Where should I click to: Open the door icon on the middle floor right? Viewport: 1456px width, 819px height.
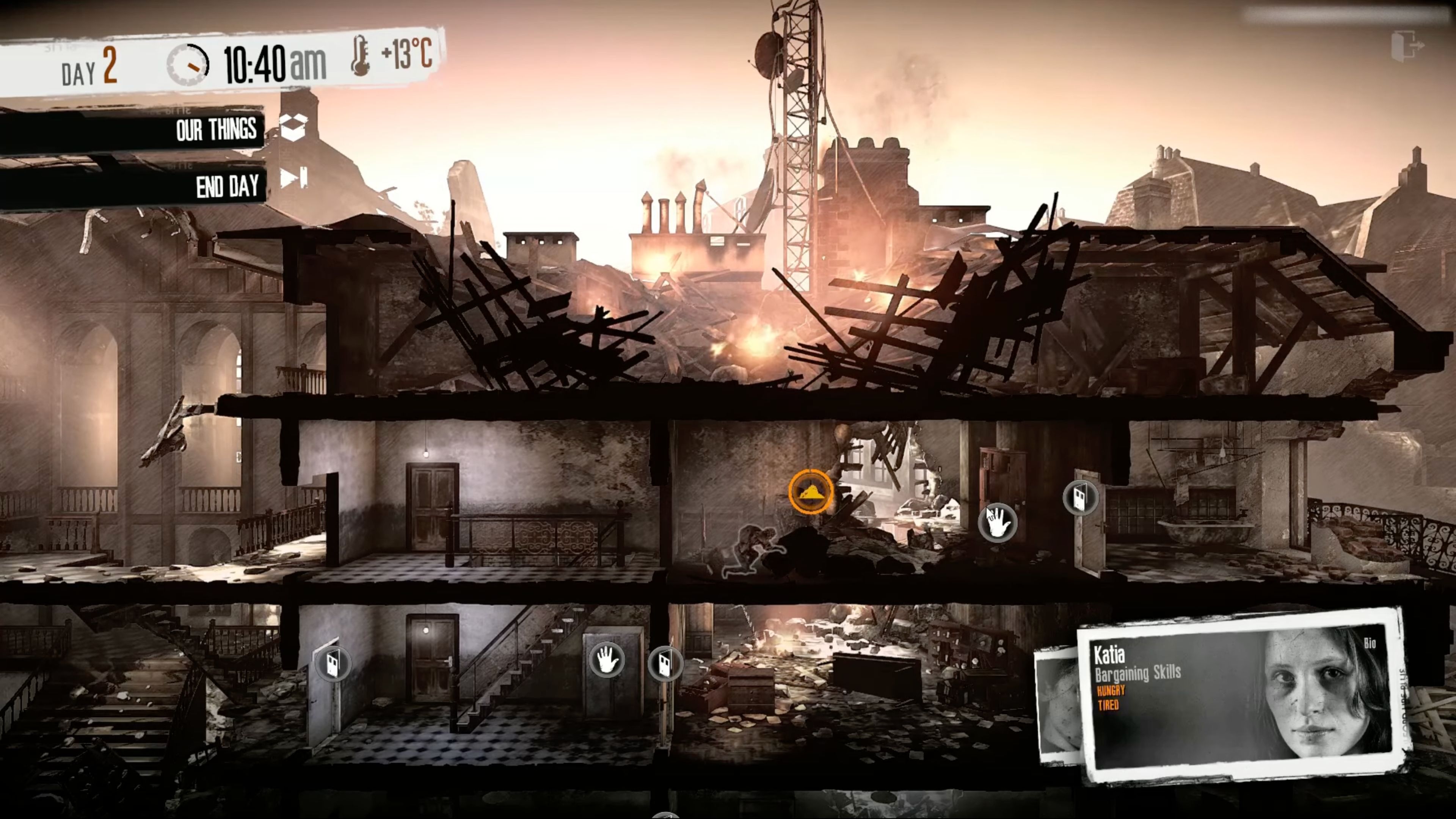pyautogui.click(x=1080, y=497)
